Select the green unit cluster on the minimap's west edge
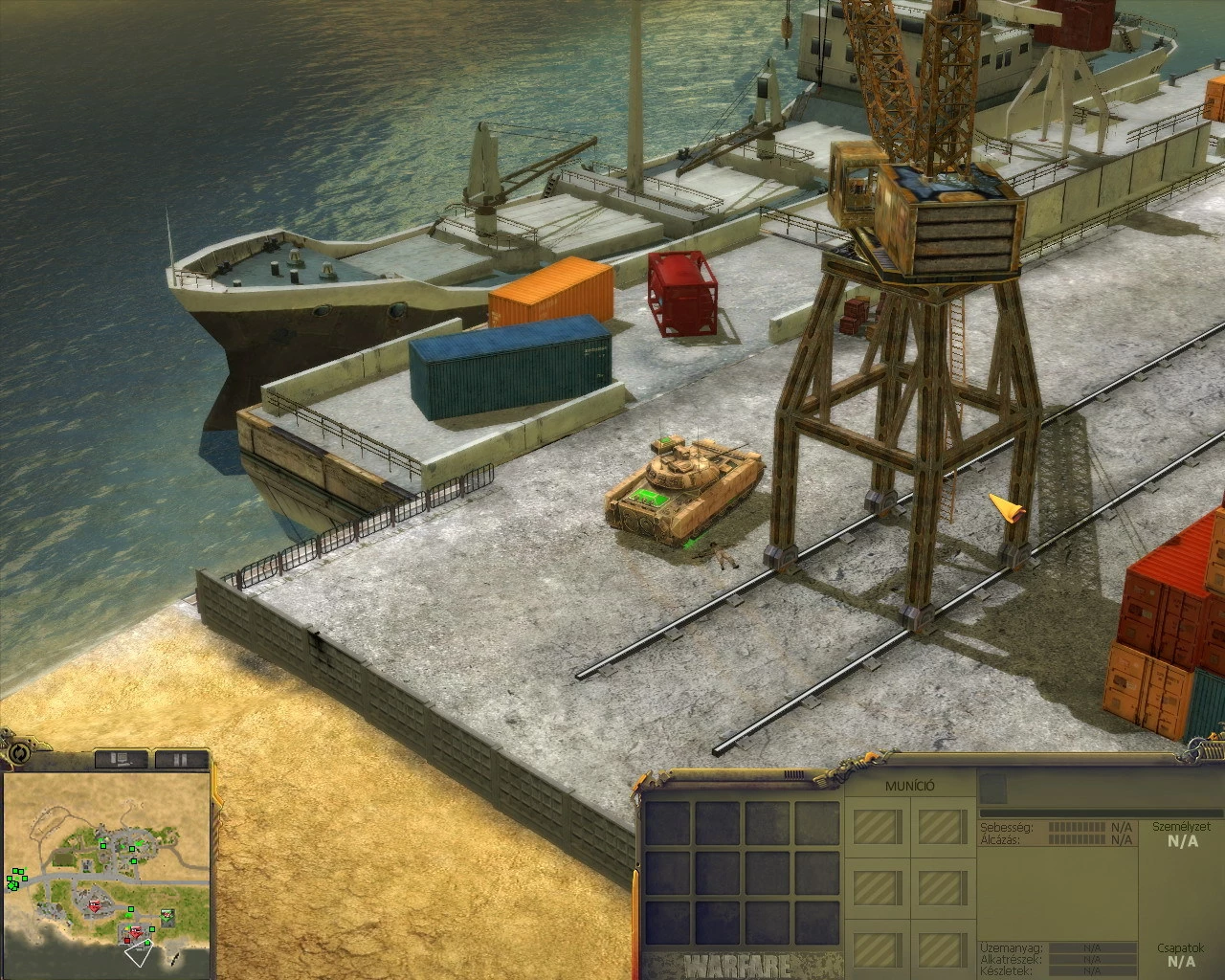The width and height of the screenshot is (1225, 980). [x=15, y=880]
